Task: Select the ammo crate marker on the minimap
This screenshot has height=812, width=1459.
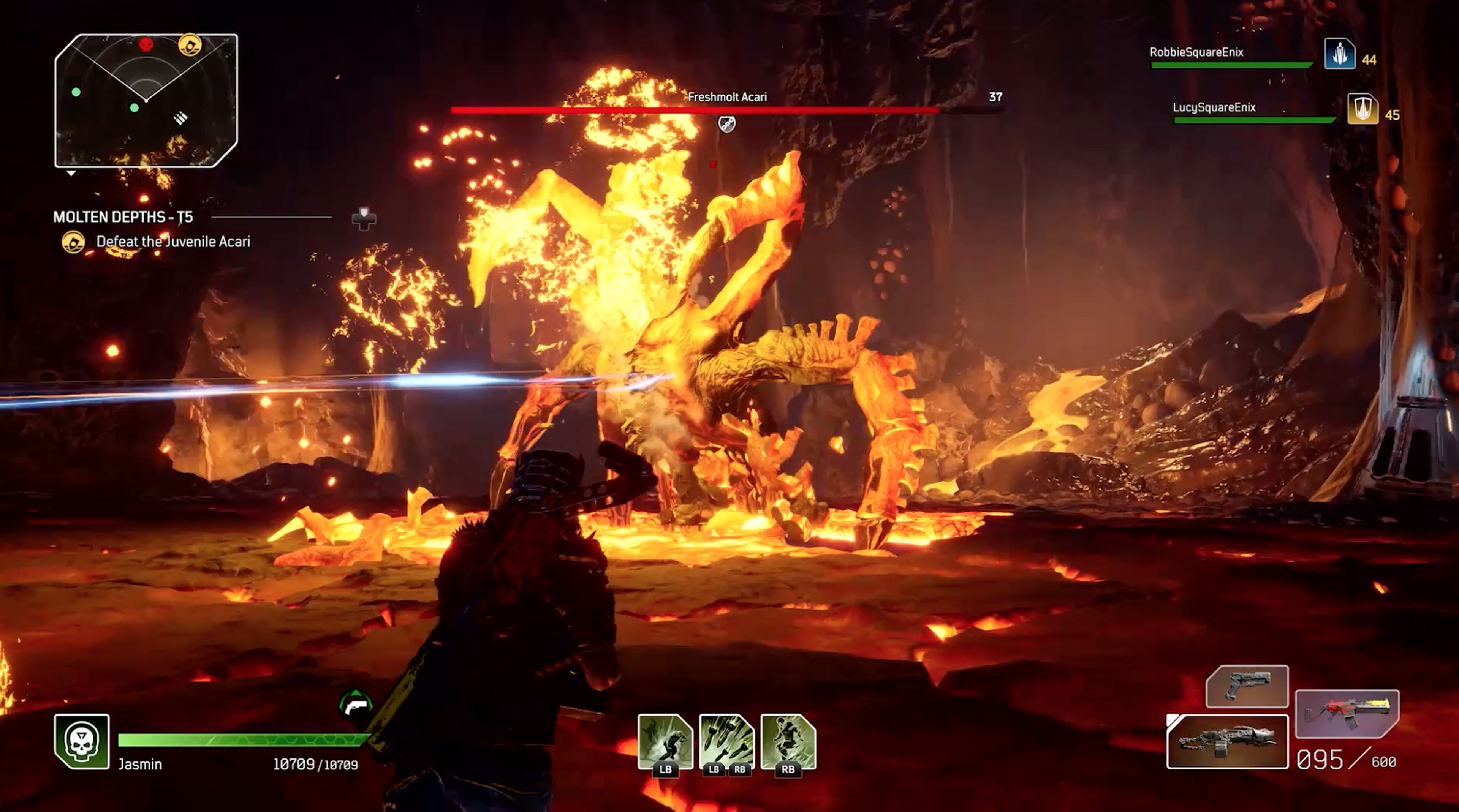Action: 180,118
